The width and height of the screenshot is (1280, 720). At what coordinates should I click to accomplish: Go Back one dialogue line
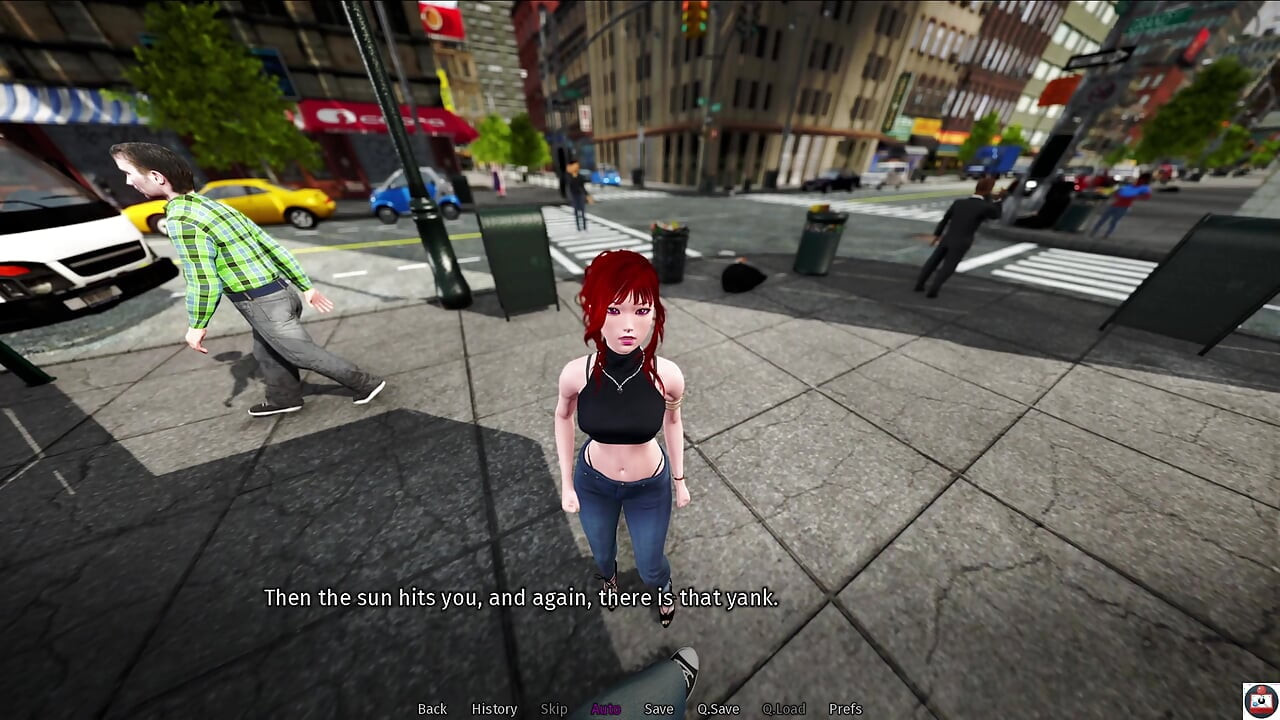(432, 709)
